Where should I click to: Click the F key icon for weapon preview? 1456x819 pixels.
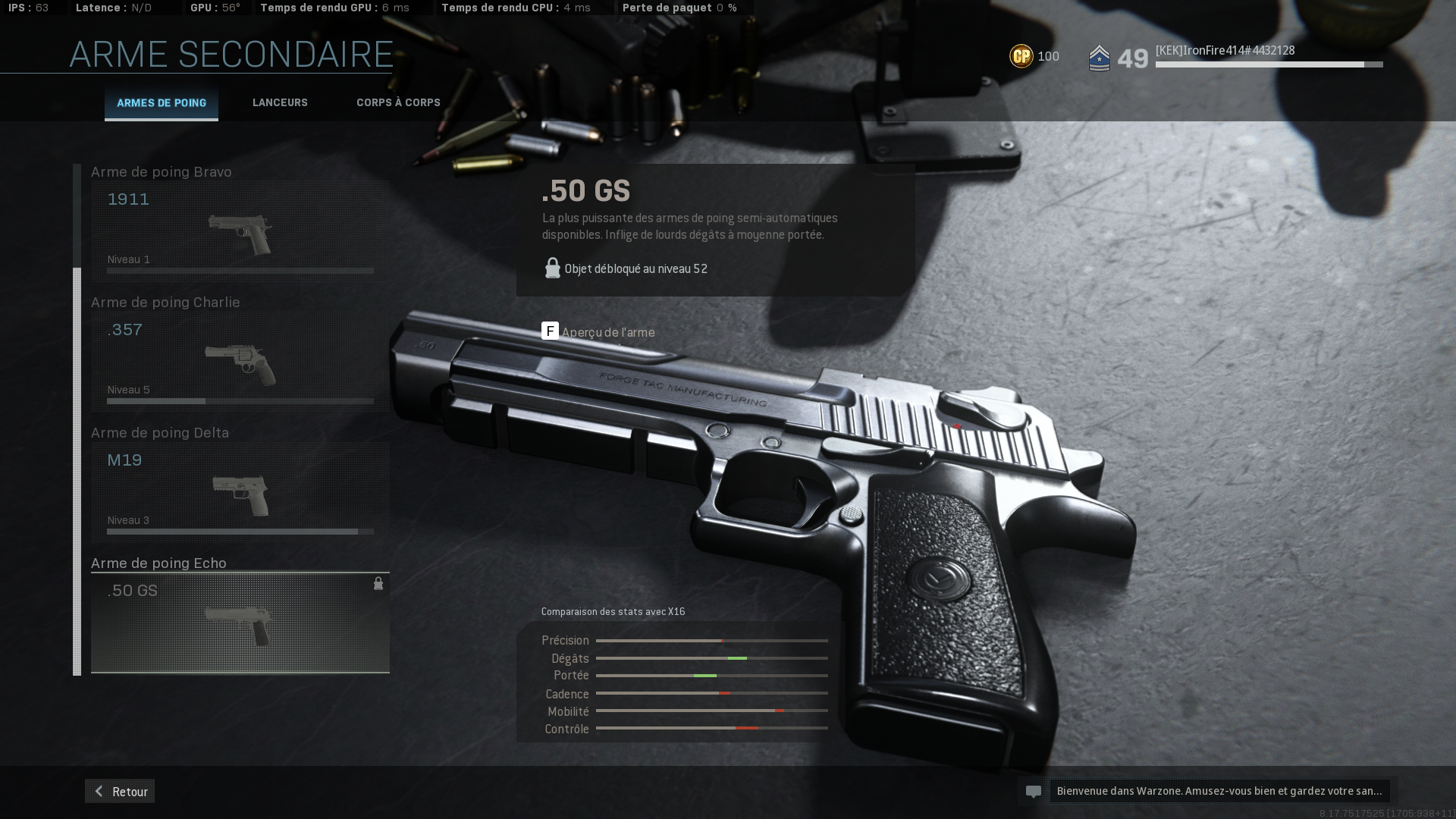coord(550,331)
